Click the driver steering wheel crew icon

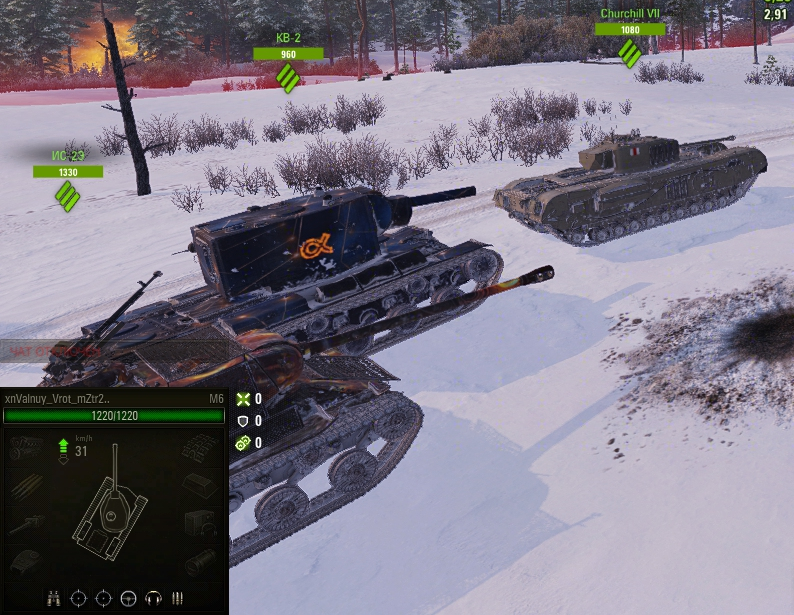128,598
